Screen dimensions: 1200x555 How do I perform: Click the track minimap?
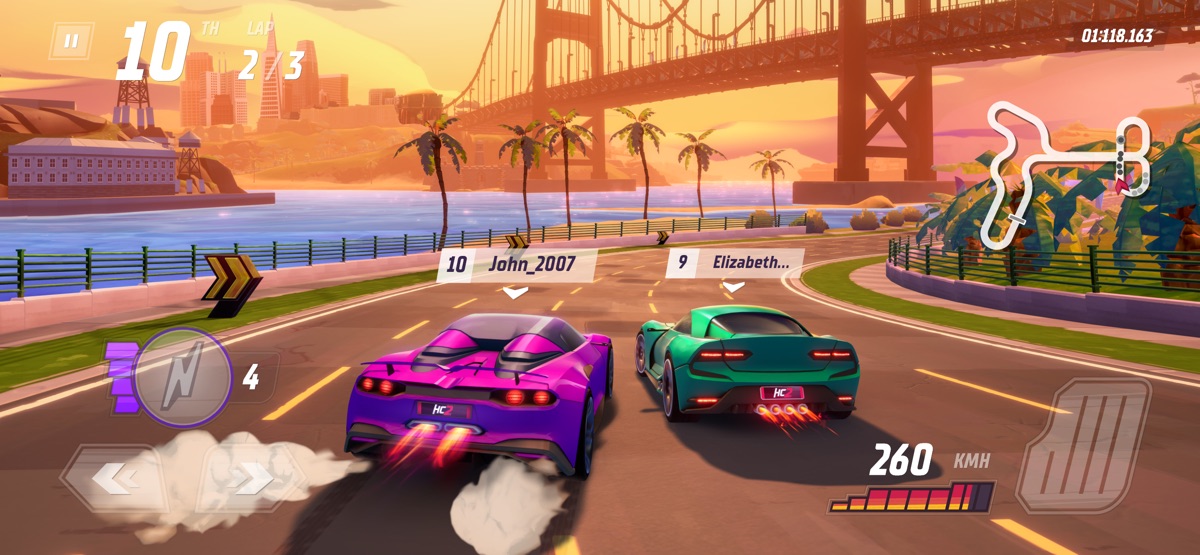point(1067,172)
